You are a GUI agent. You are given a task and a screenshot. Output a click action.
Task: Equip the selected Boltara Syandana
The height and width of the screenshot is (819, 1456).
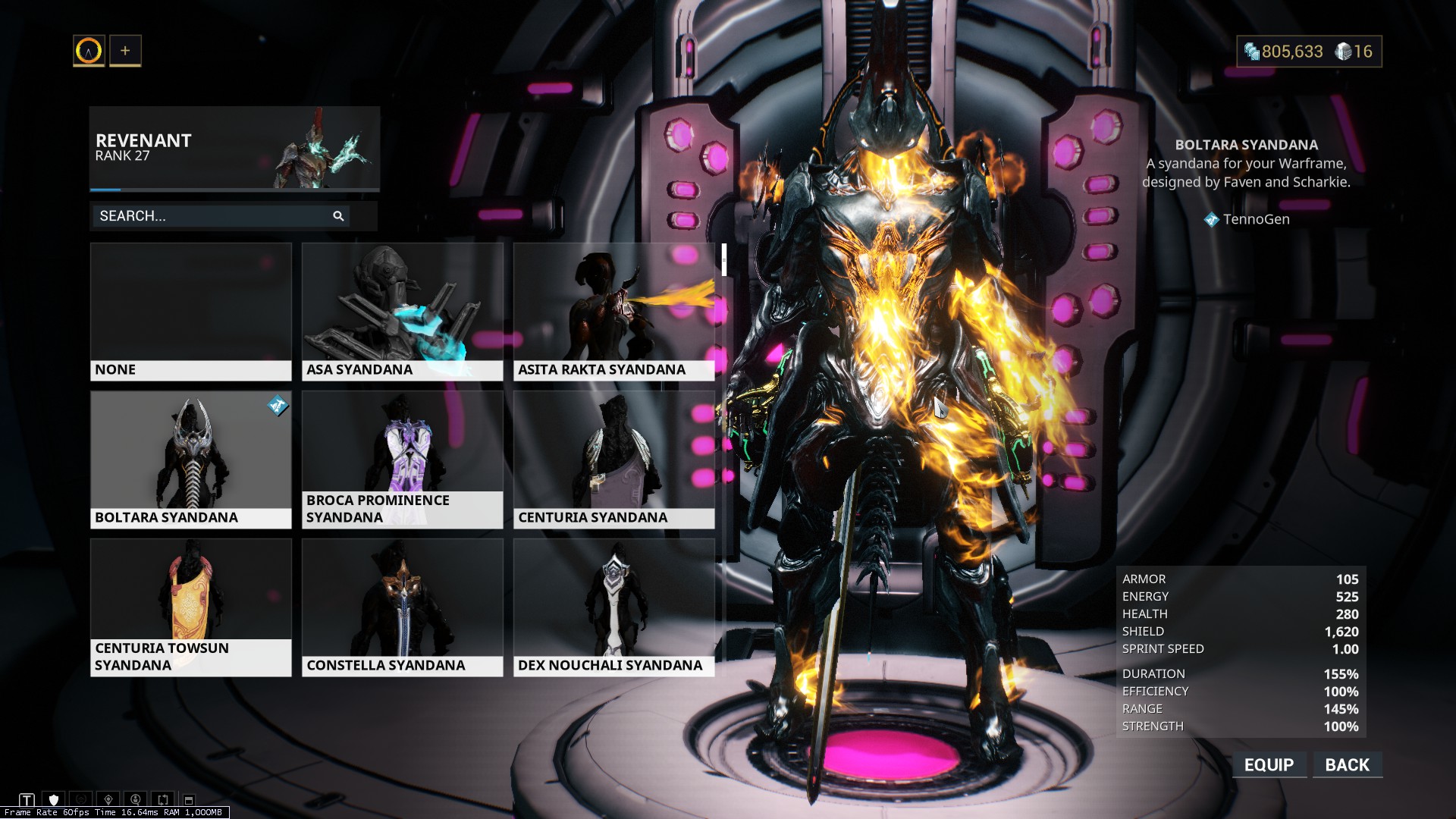click(x=1269, y=764)
